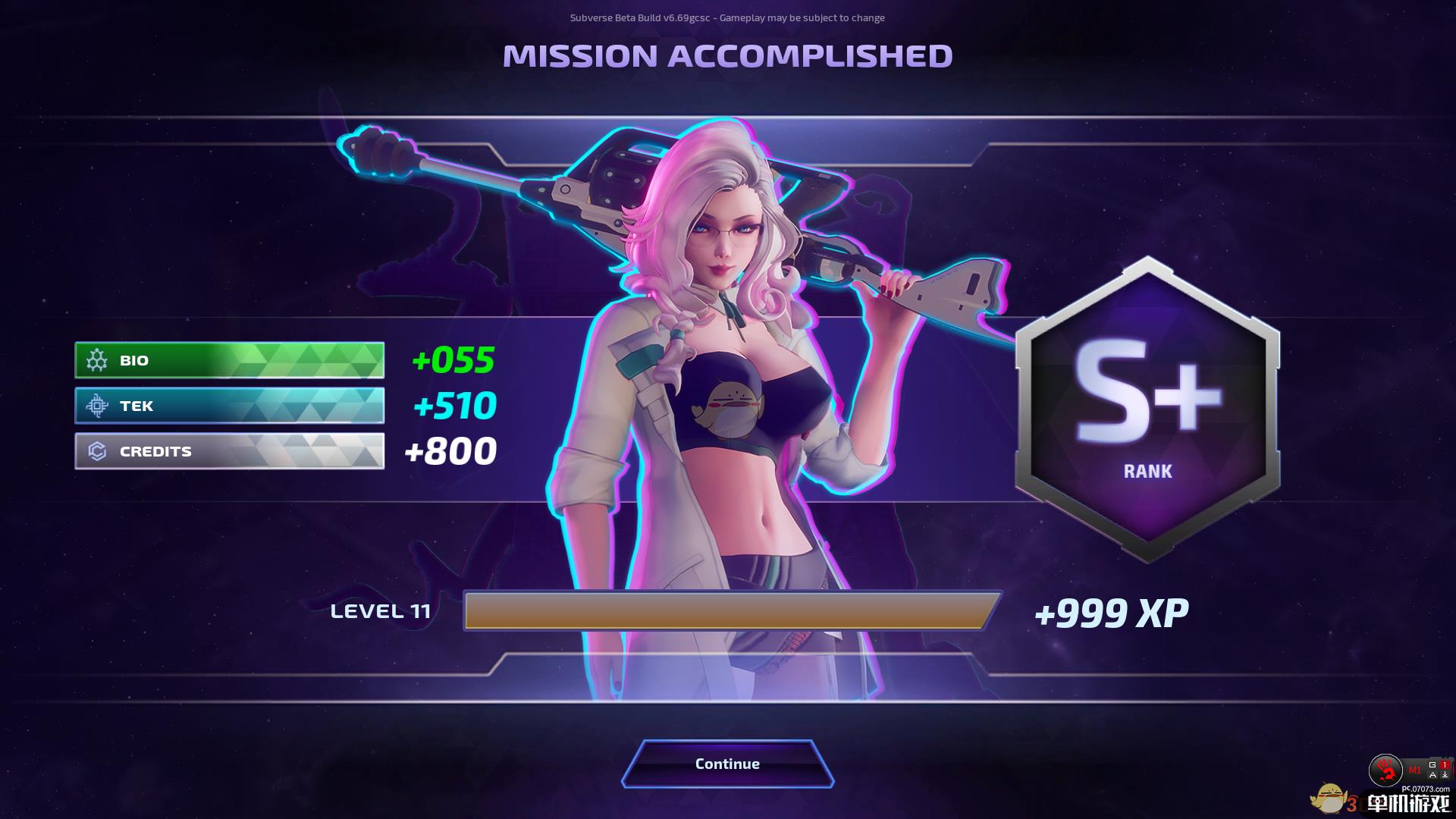Continue past the mission results screen

[x=727, y=764]
